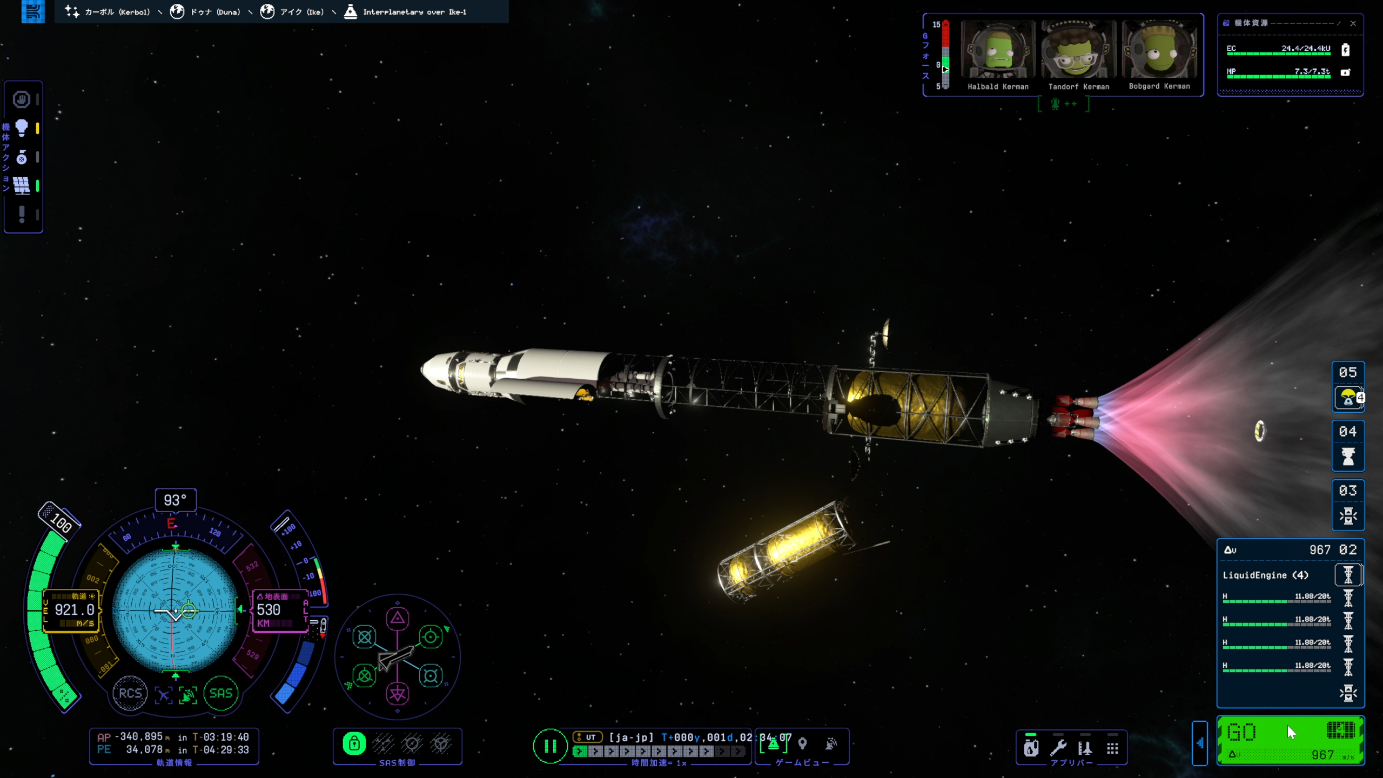
Task: Activate SAS stability assist lock mode
Action: [354, 744]
